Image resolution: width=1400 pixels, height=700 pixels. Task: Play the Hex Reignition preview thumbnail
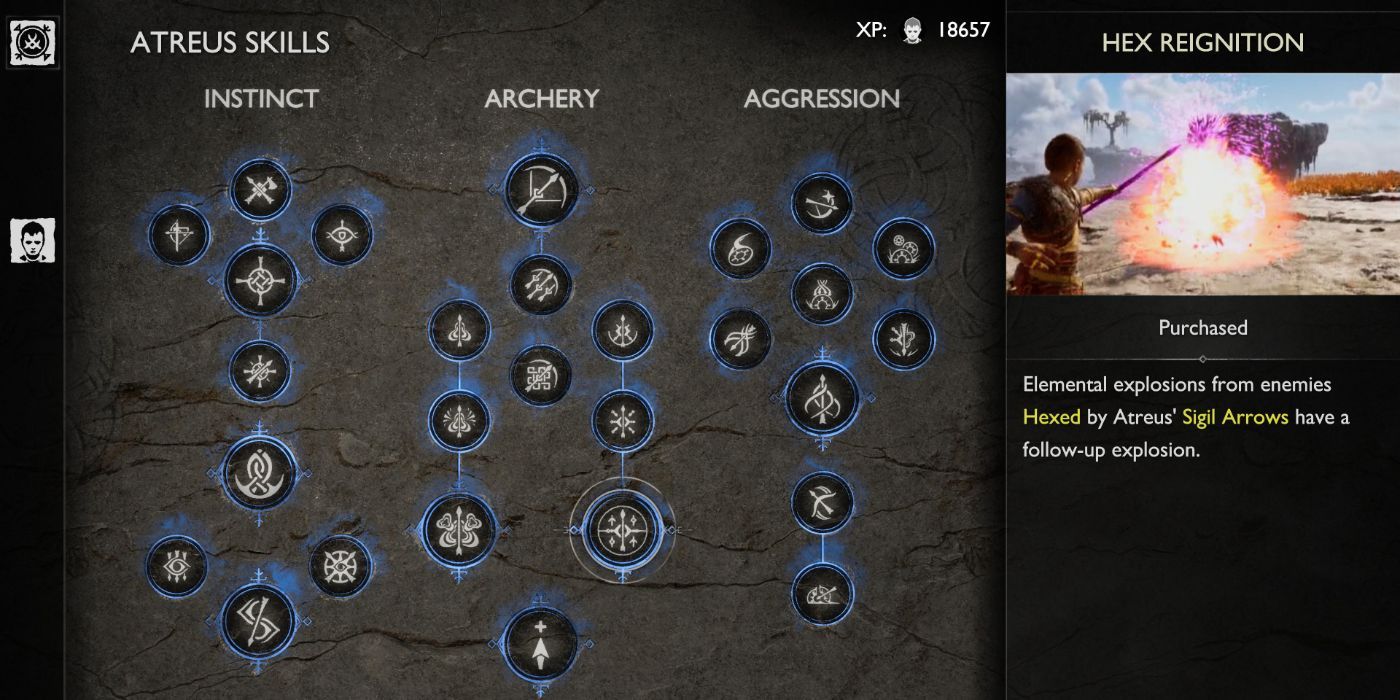[x=1202, y=184]
